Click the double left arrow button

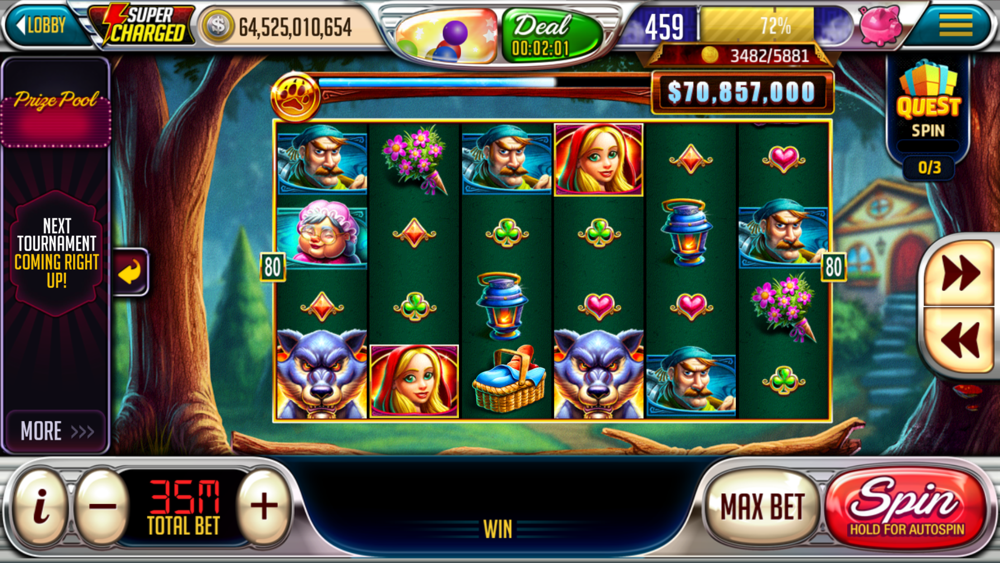click(960, 340)
